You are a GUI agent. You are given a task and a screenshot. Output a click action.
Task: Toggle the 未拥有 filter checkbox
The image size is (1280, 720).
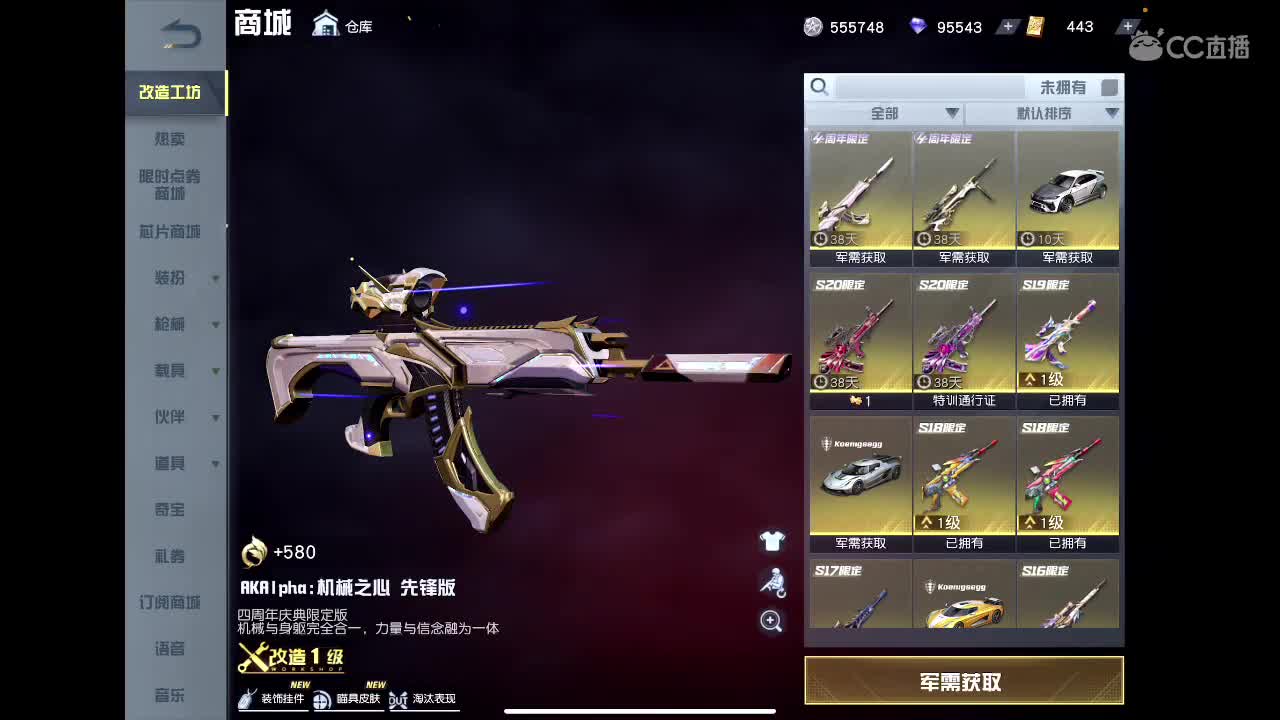pyautogui.click(x=1109, y=87)
